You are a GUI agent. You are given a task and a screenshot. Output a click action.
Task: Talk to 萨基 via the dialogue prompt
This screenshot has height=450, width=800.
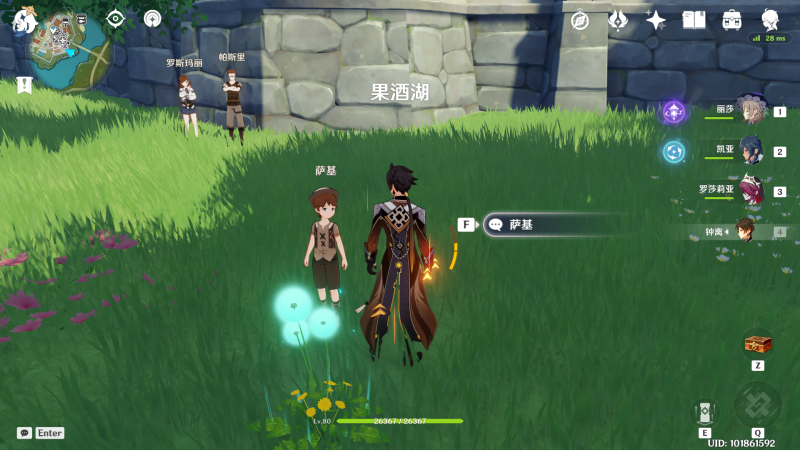[x=545, y=225]
